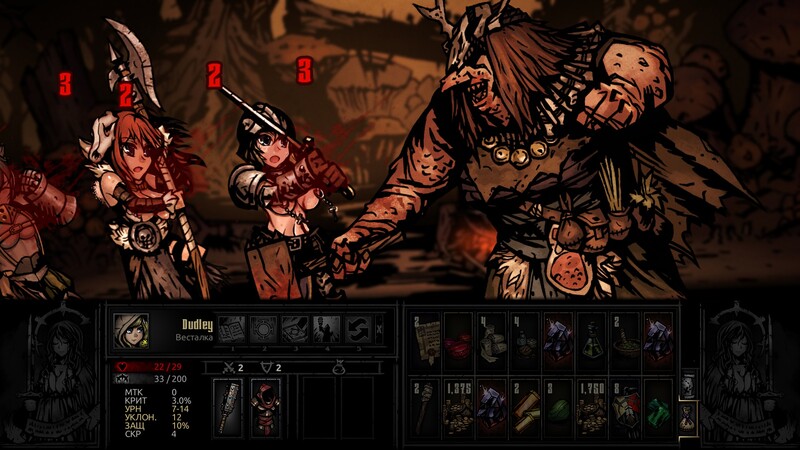The image size is (800, 450).
Task: Activate the radiant circle skill icon
Action: pyautogui.click(x=263, y=329)
